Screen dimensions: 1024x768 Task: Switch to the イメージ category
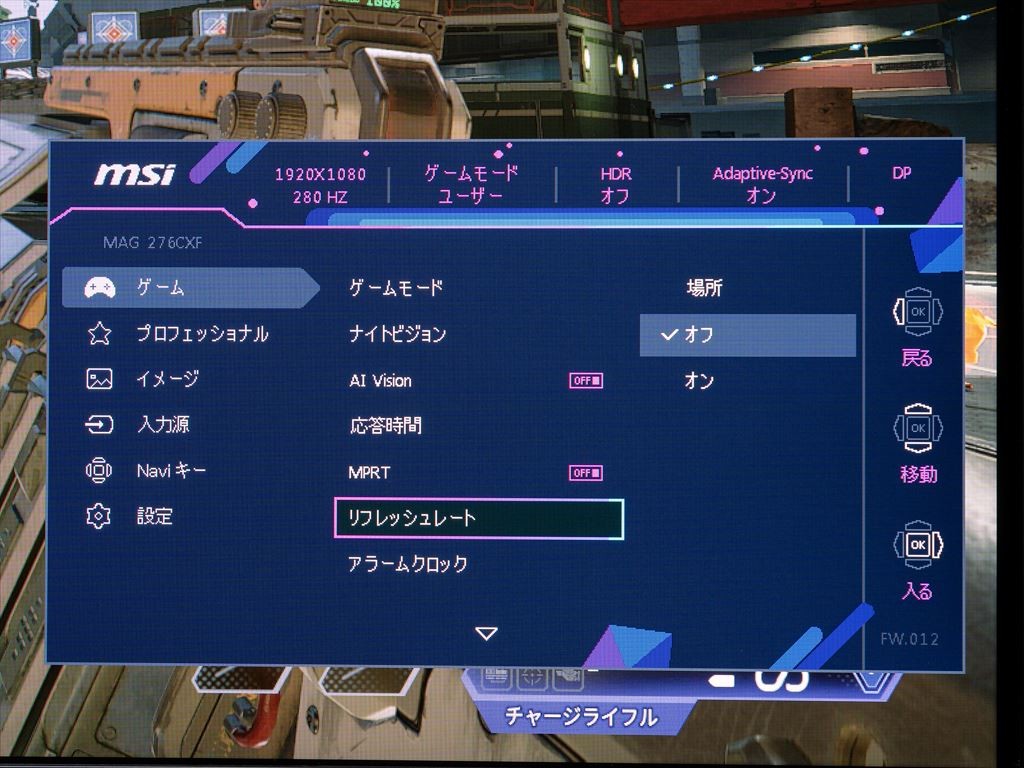(167, 379)
